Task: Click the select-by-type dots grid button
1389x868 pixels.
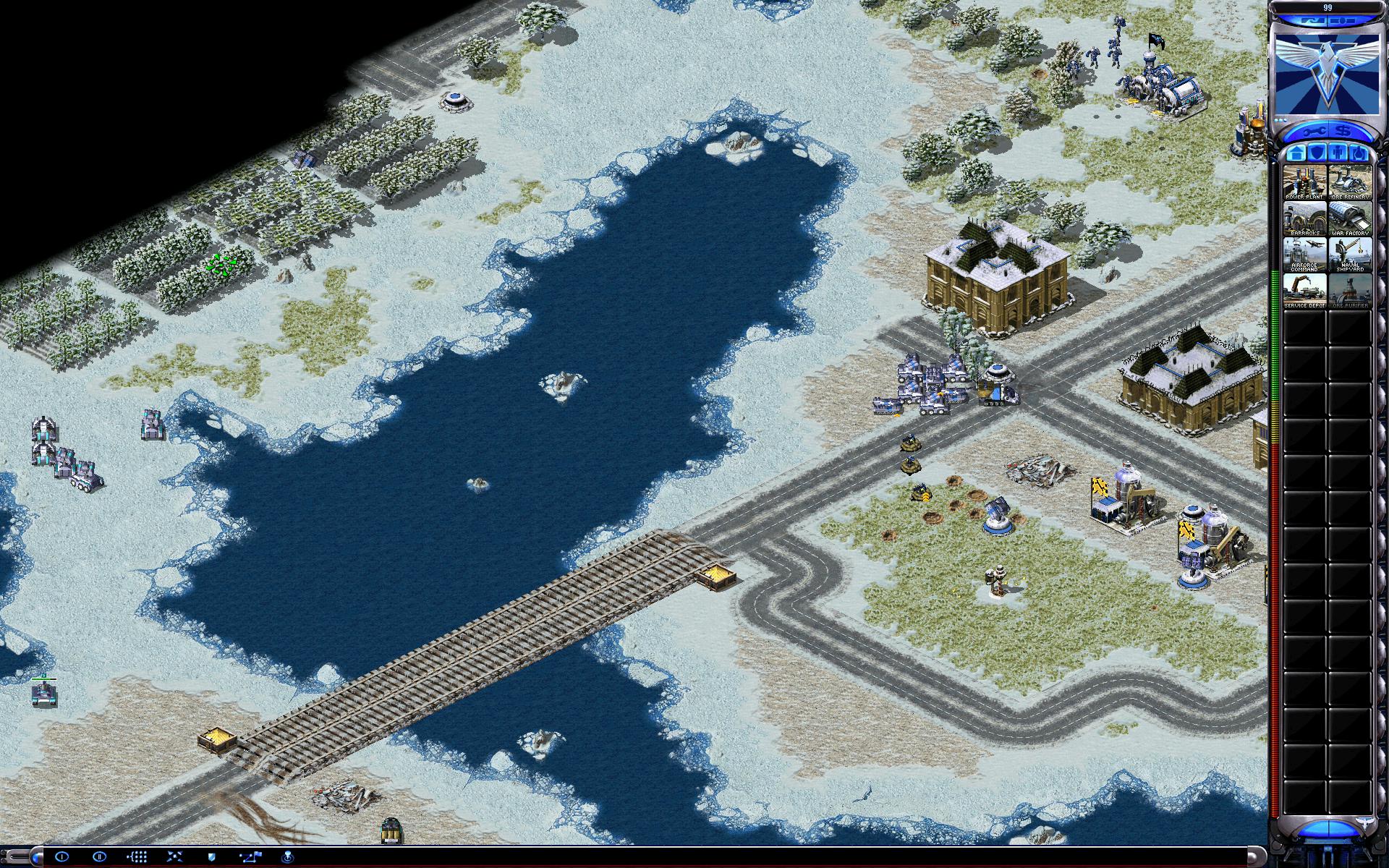Action: click(137, 857)
